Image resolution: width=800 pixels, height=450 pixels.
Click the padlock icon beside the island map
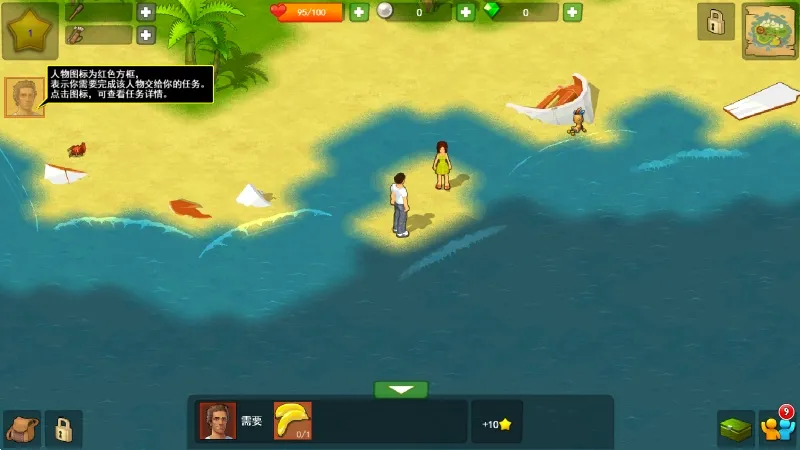(715, 22)
